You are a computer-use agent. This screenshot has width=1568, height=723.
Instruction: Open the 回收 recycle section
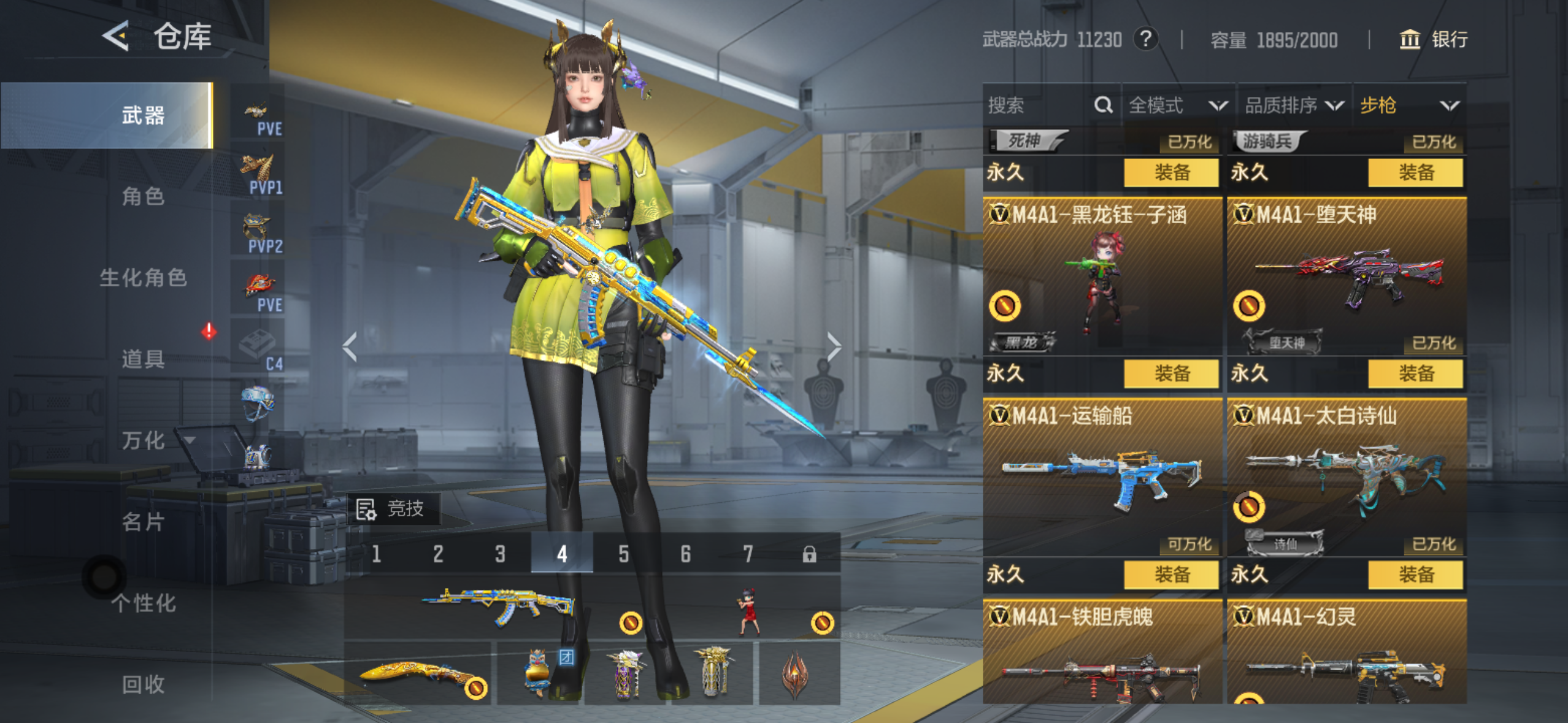[142, 684]
